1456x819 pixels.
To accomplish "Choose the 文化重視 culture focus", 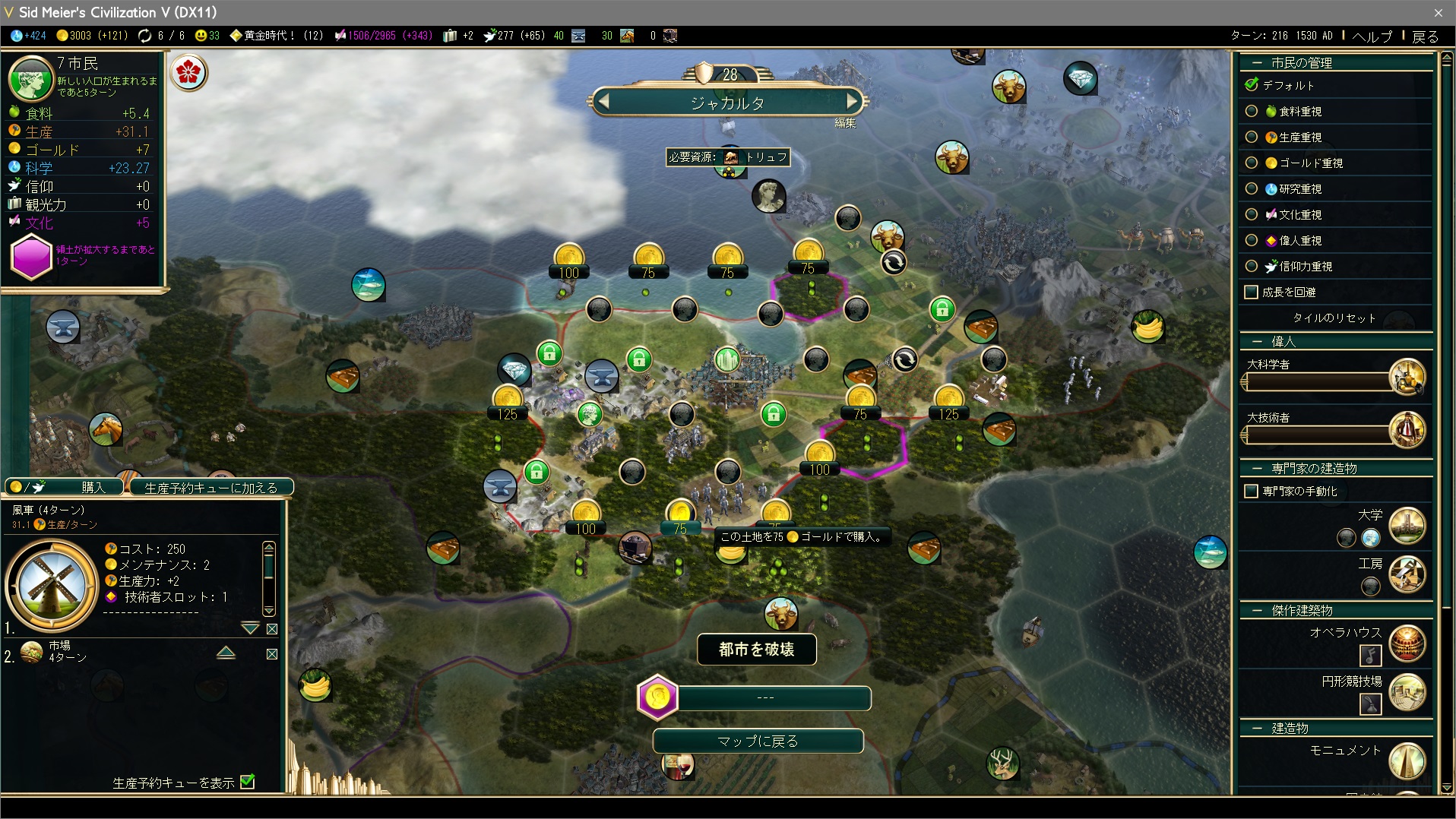I will [1252, 215].
